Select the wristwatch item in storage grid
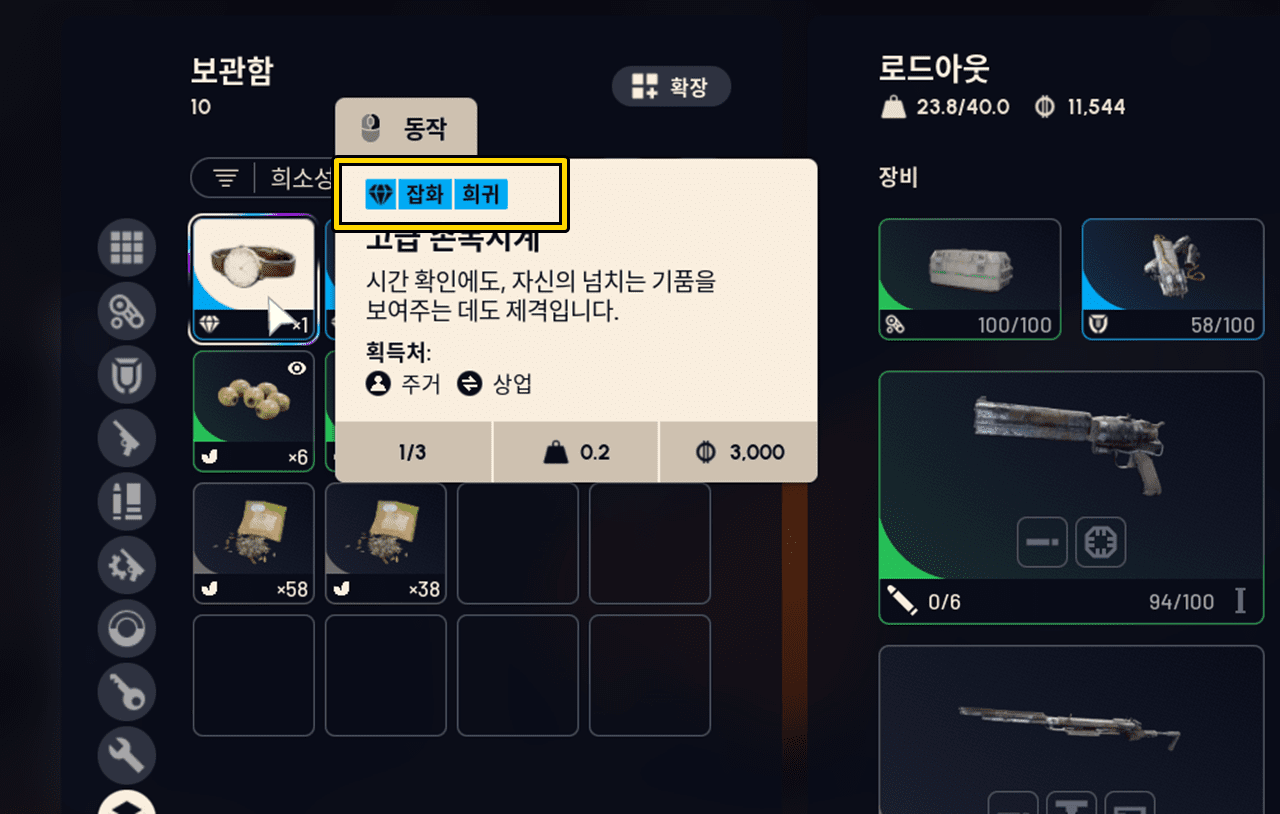The height and width of the screenshot is (814, 1280). pos(253,278)
